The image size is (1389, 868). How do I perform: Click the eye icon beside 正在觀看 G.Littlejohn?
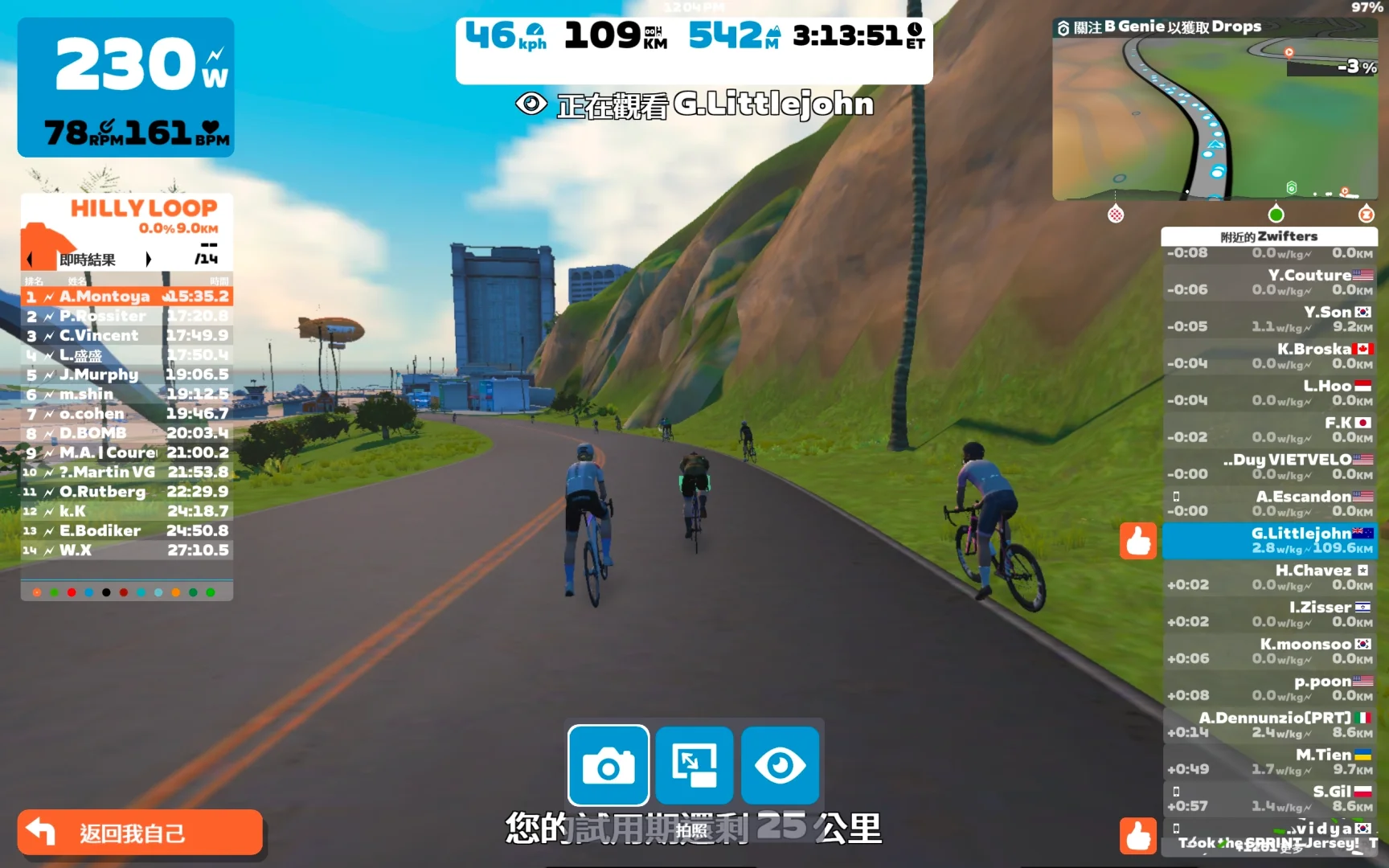[x=530, y=104]
